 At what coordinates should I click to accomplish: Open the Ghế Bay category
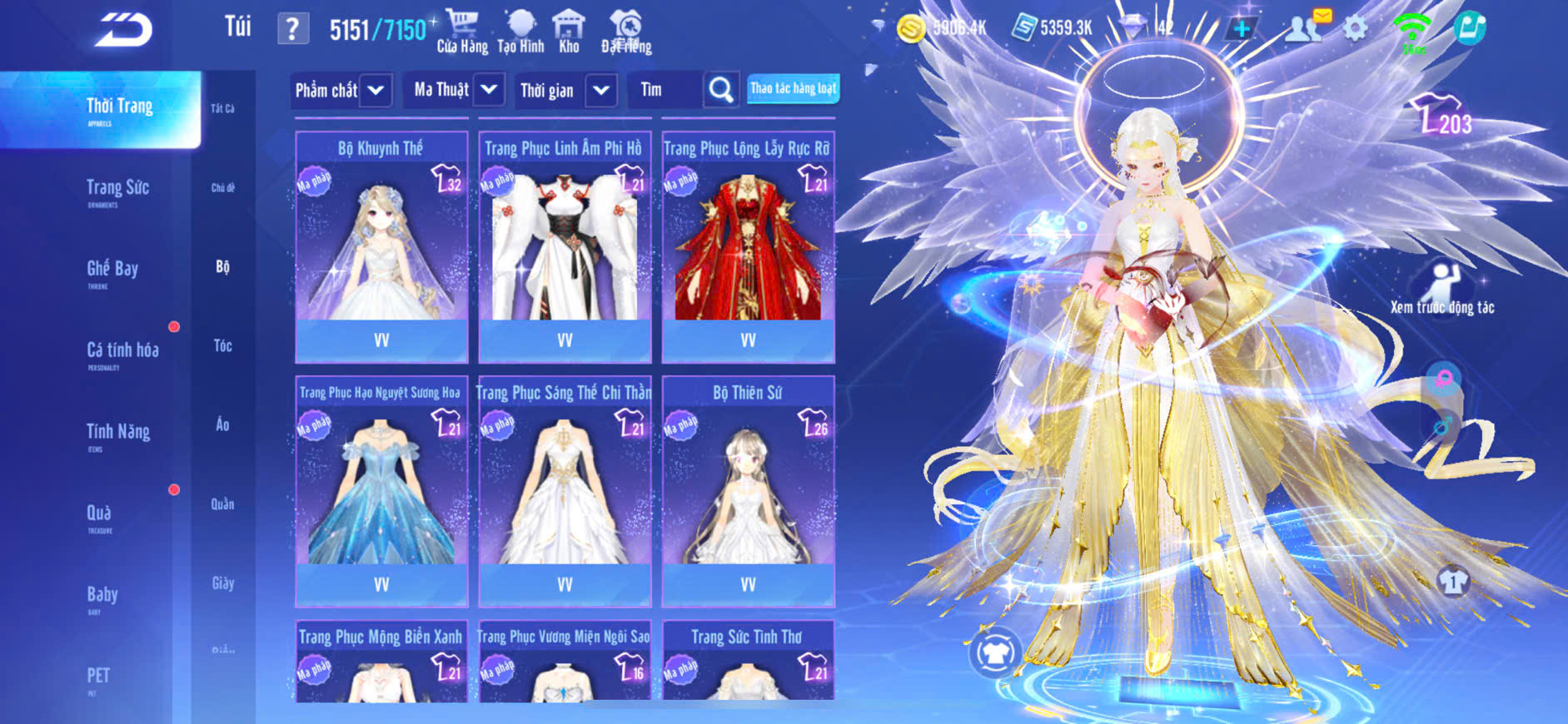(112, 271)
